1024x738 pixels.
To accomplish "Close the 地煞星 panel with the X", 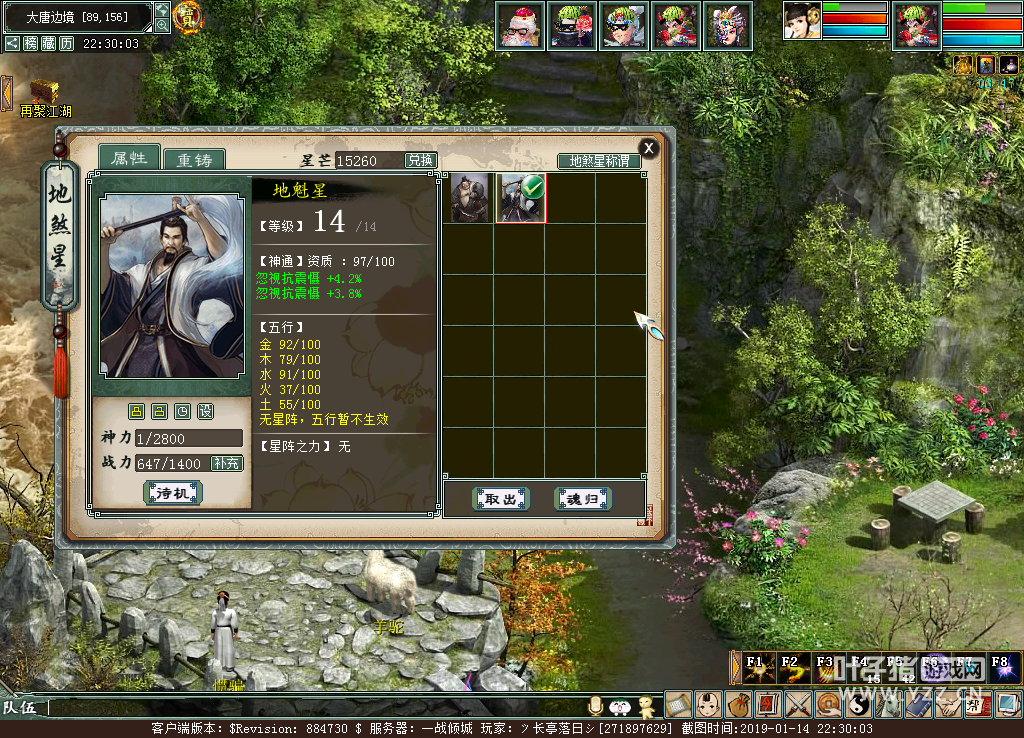I will point(648,148).
